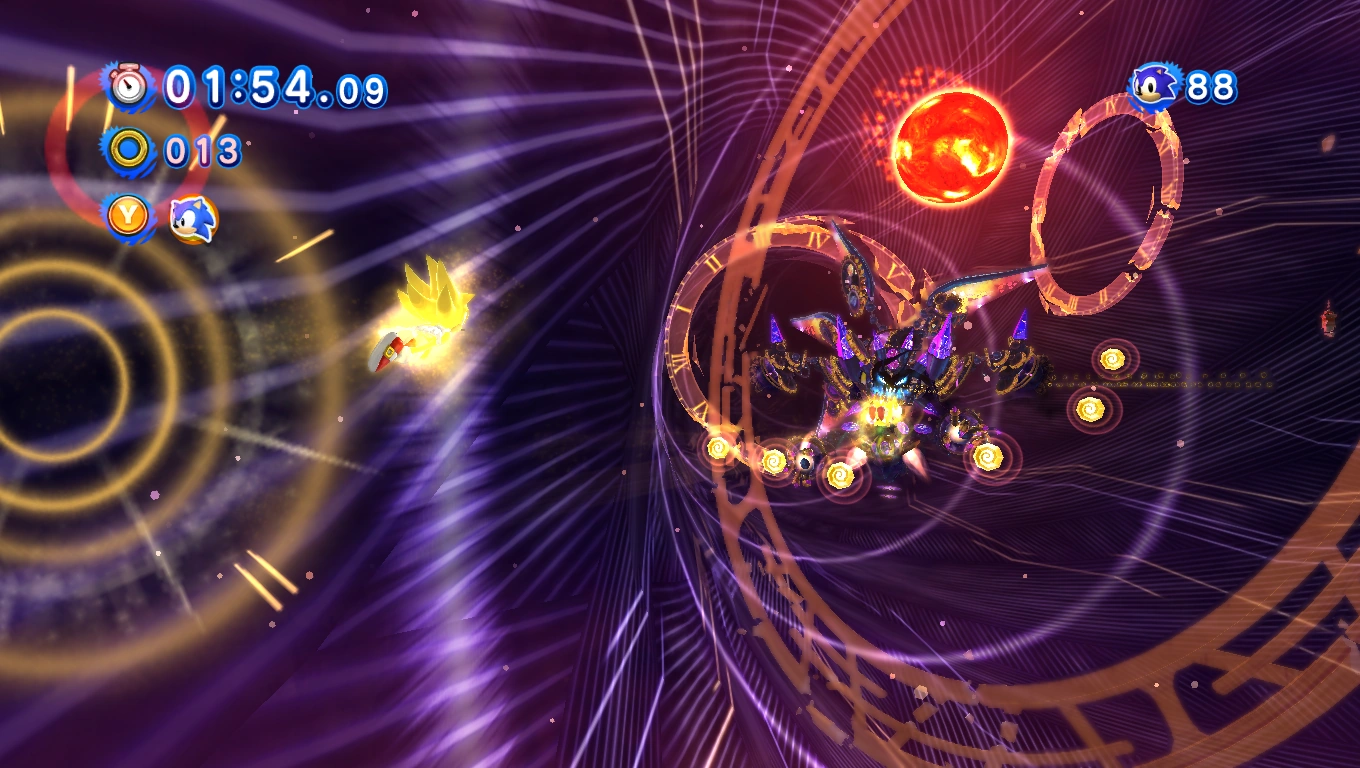The image size is (1360, 768).
Task: Click the Sonic head lives icon
Action: tap(1156, 88)
